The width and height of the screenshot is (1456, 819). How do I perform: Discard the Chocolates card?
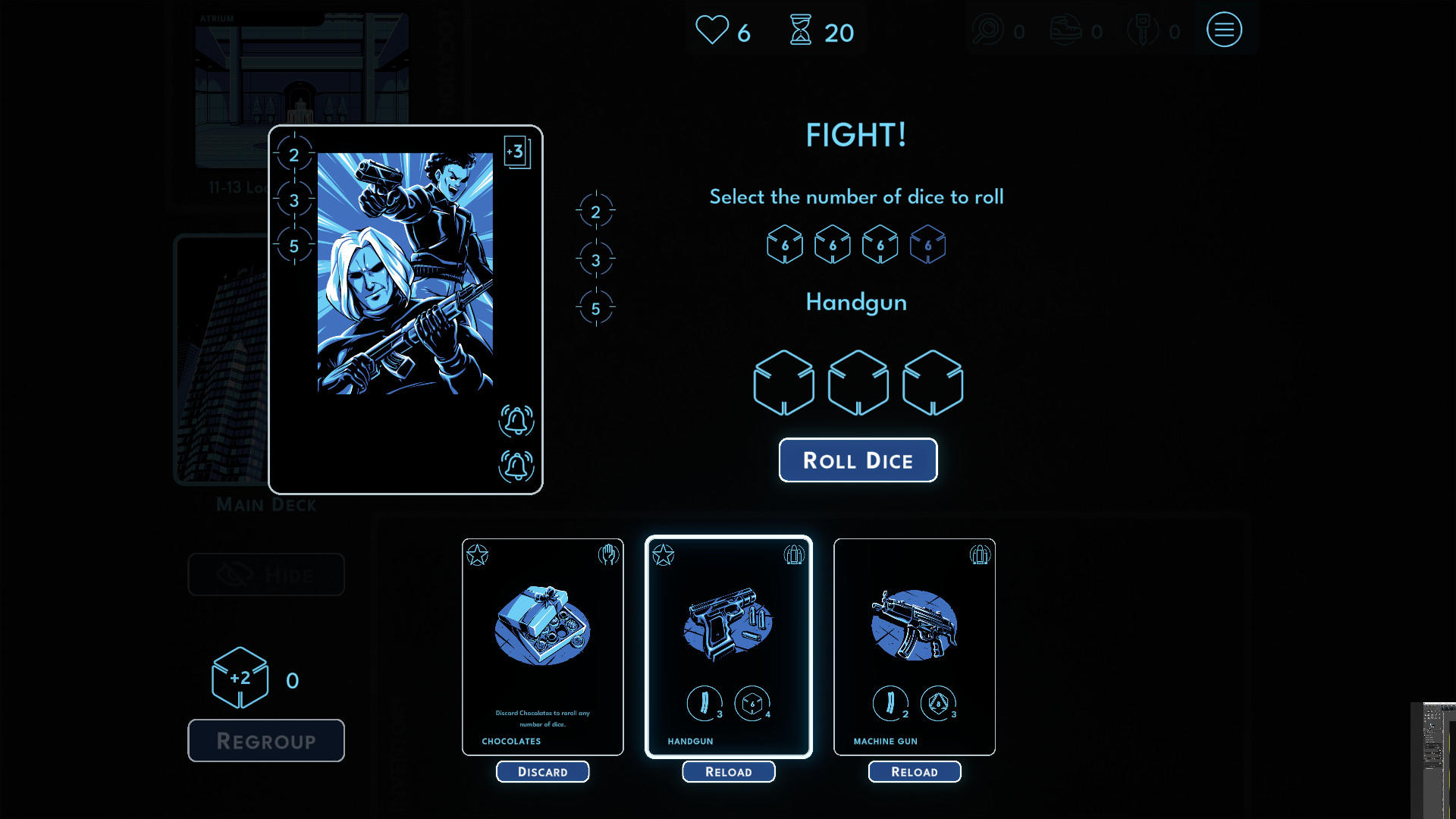tap(542, 771)
